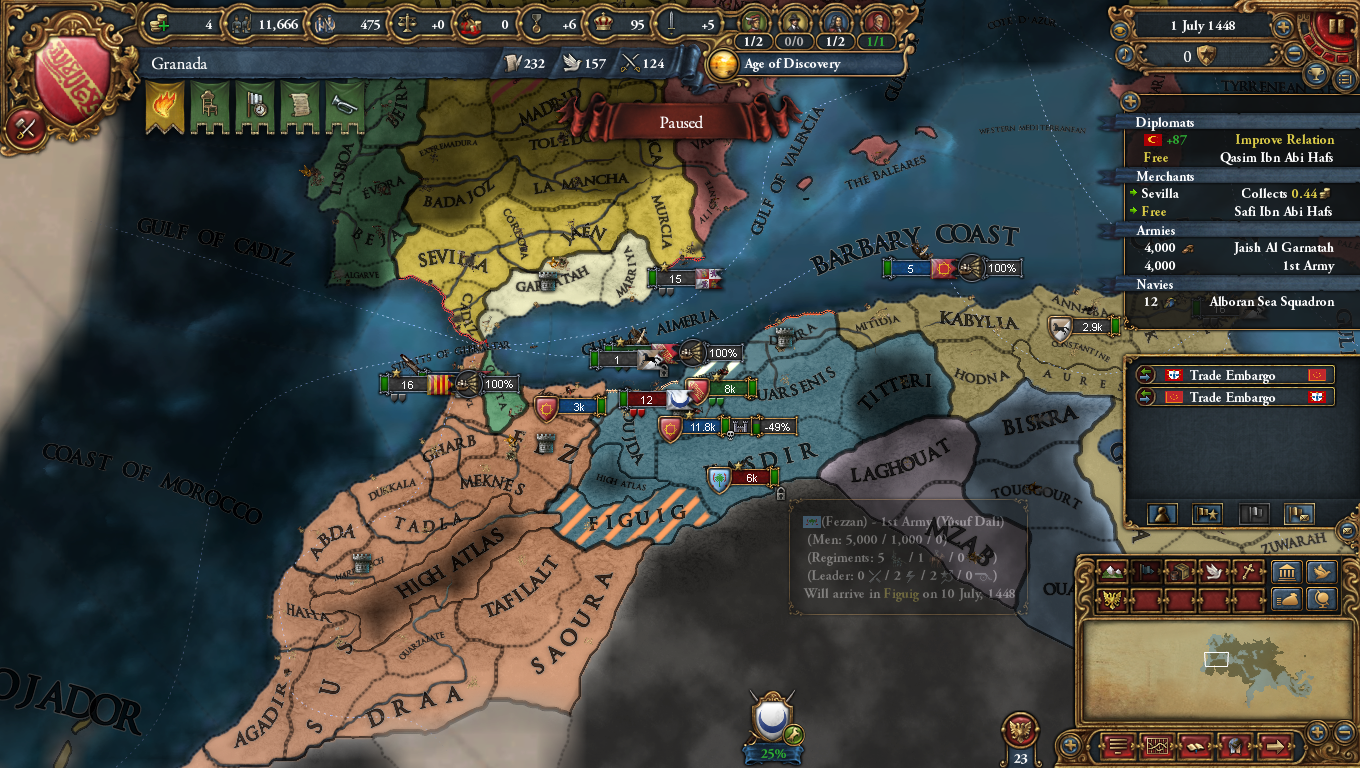Open the macrobuilder buildings tab (bank icon)
1360x768 pixels.
(1286, 570)
